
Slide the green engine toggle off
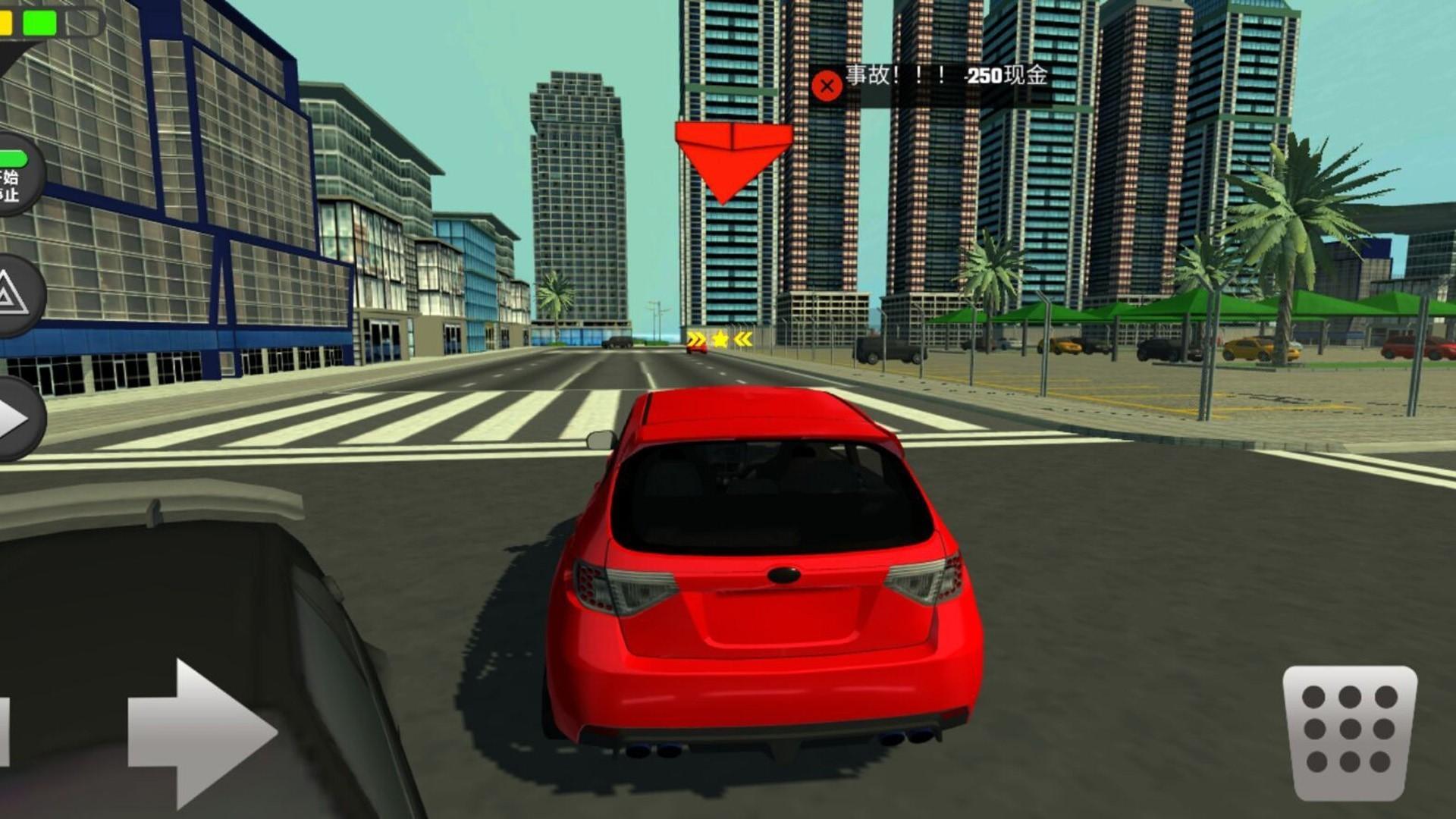pyautogui.click(x=15, y=158)
